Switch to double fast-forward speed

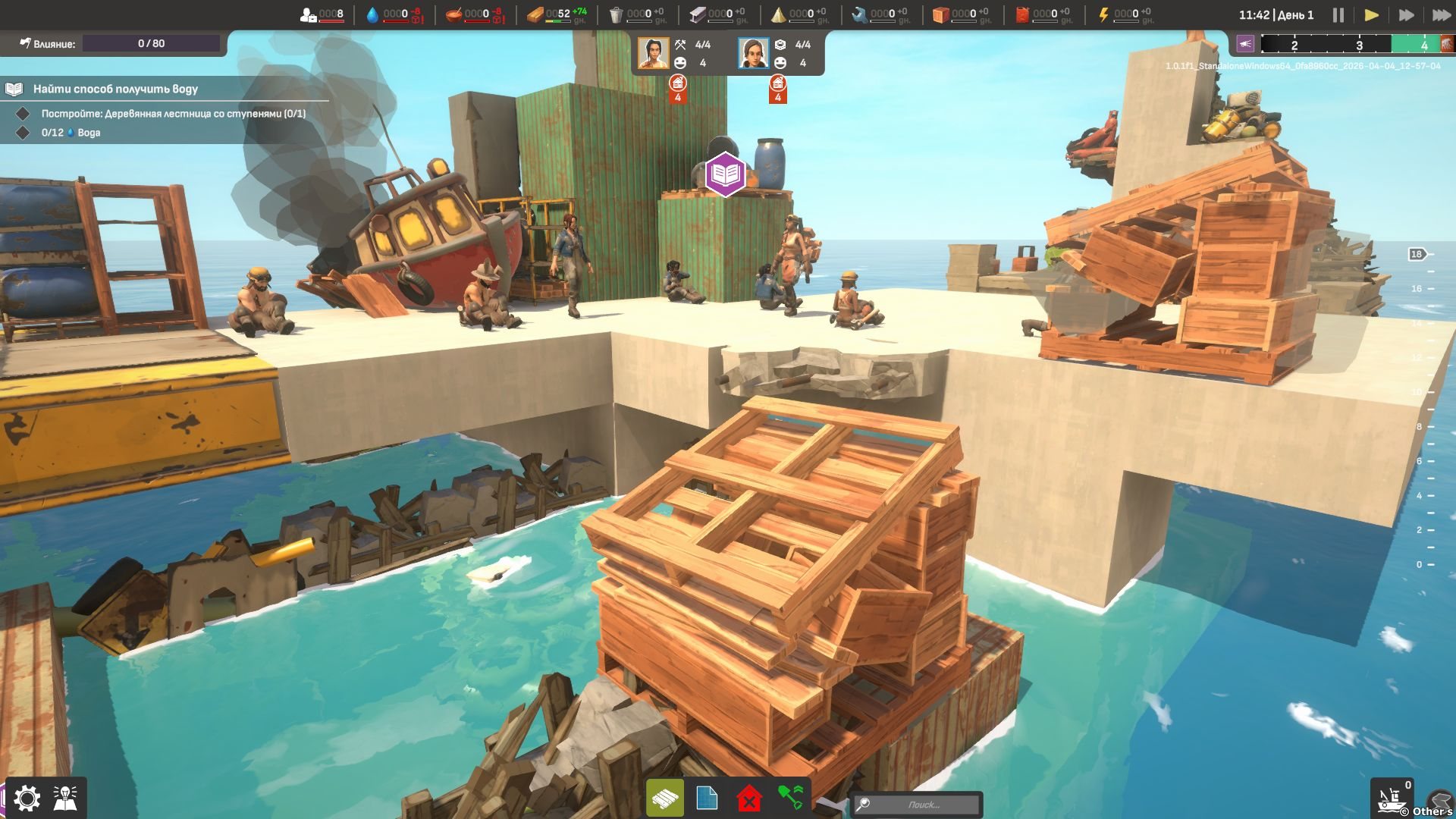[1406, 15]
